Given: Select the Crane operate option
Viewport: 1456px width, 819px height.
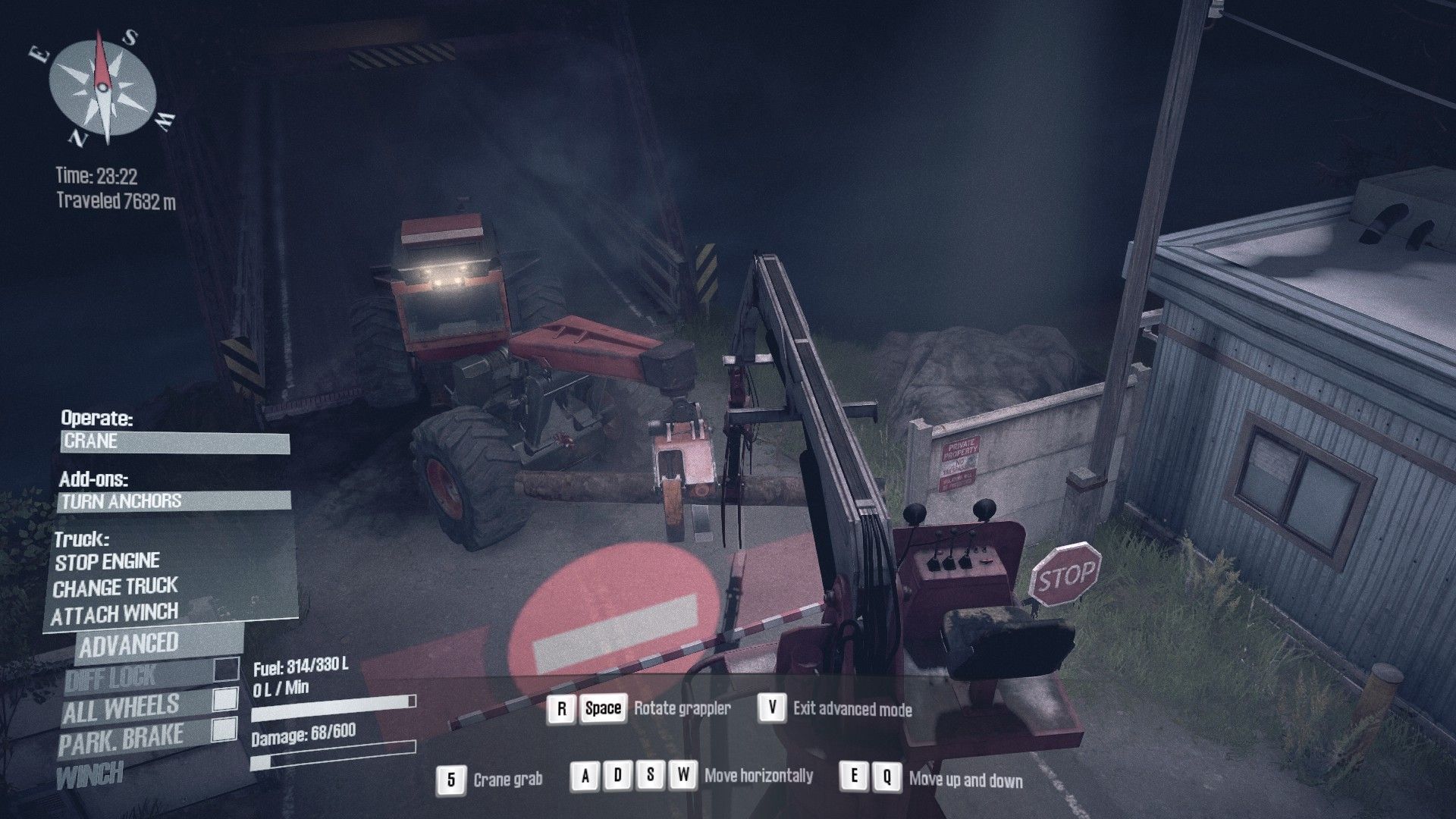Looking at the screenshot, I should [174, 442].
